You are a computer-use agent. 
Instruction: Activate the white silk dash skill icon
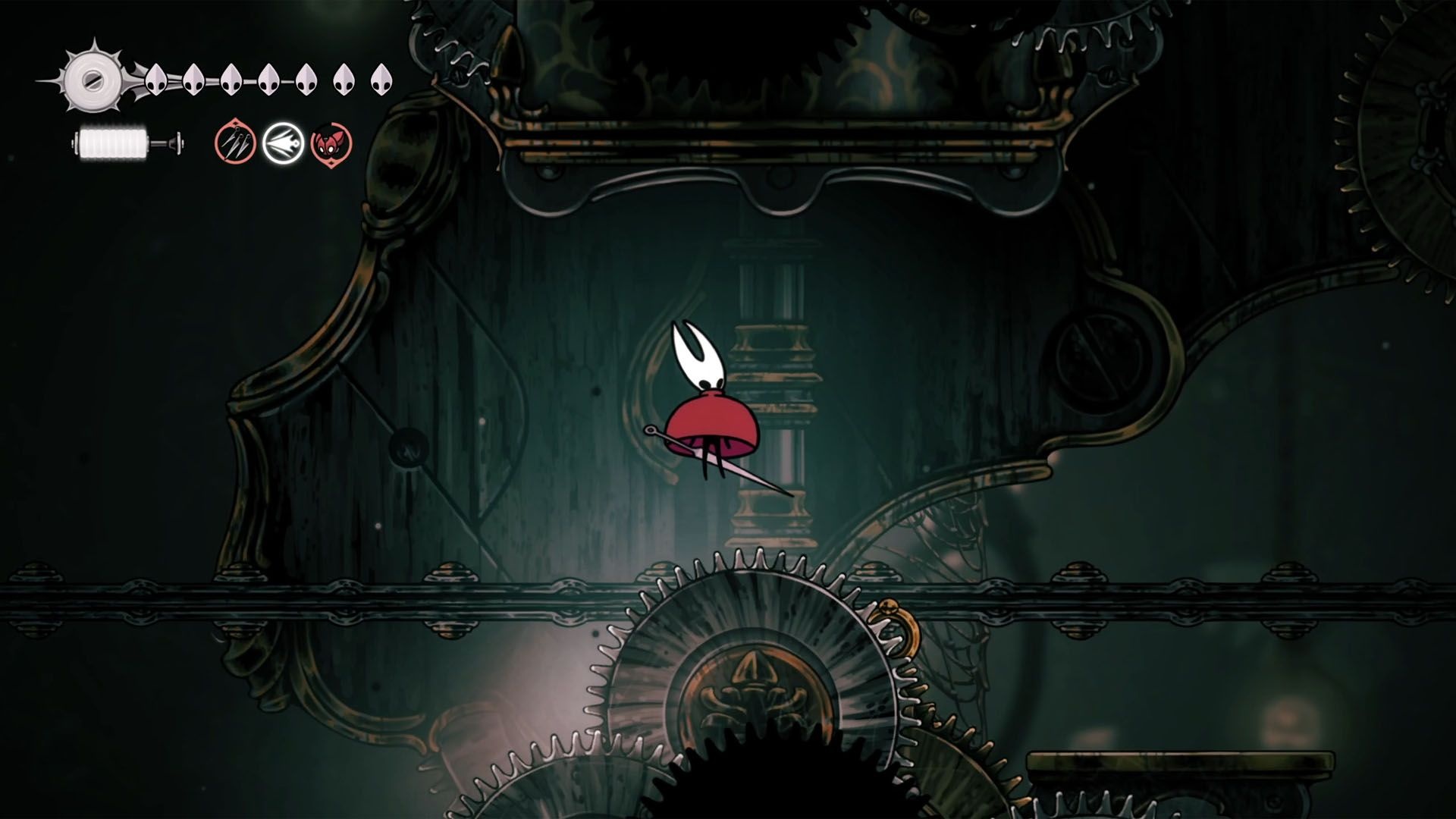coord(283,143)
